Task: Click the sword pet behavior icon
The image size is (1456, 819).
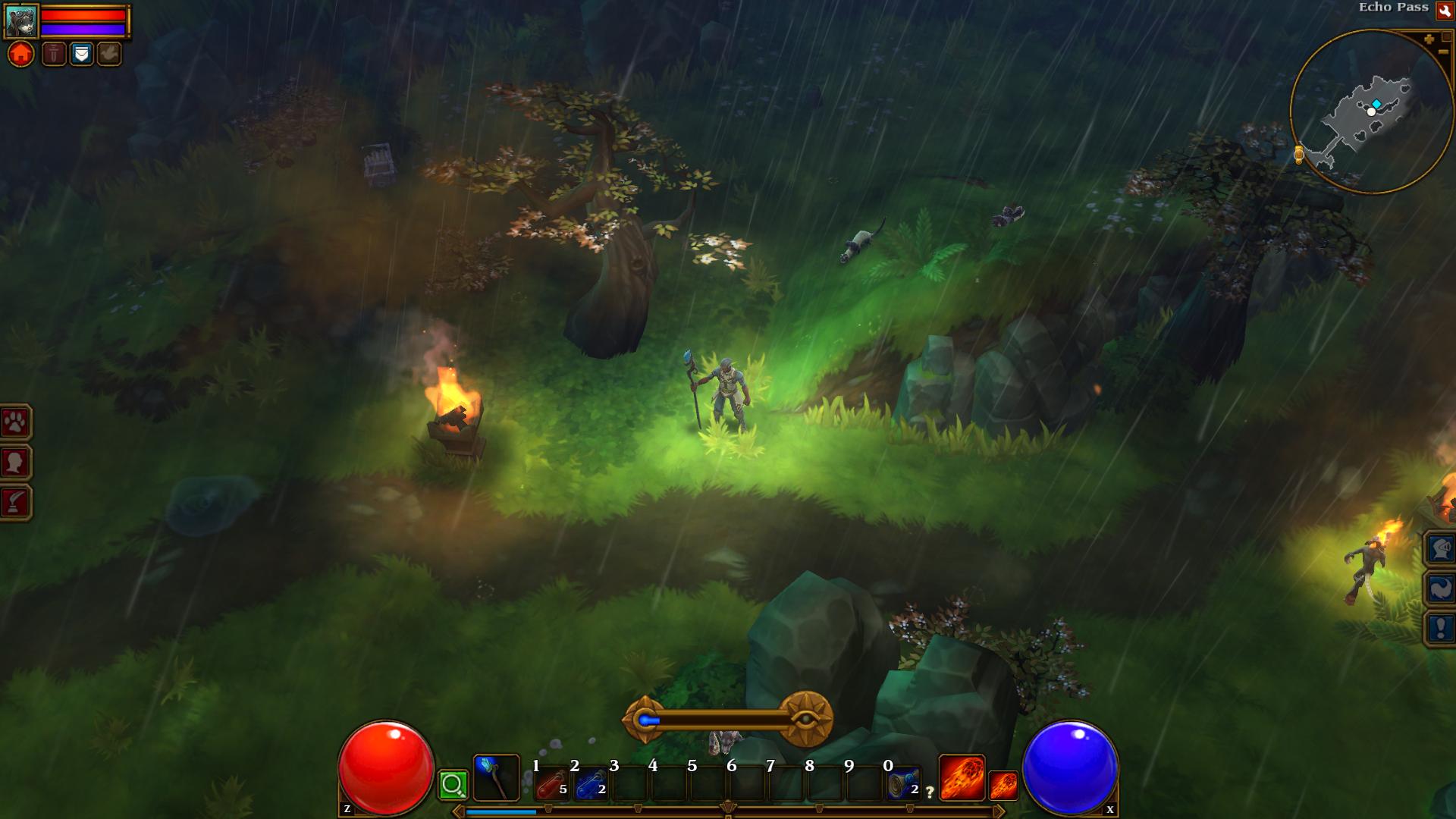Action: (54, 54)
